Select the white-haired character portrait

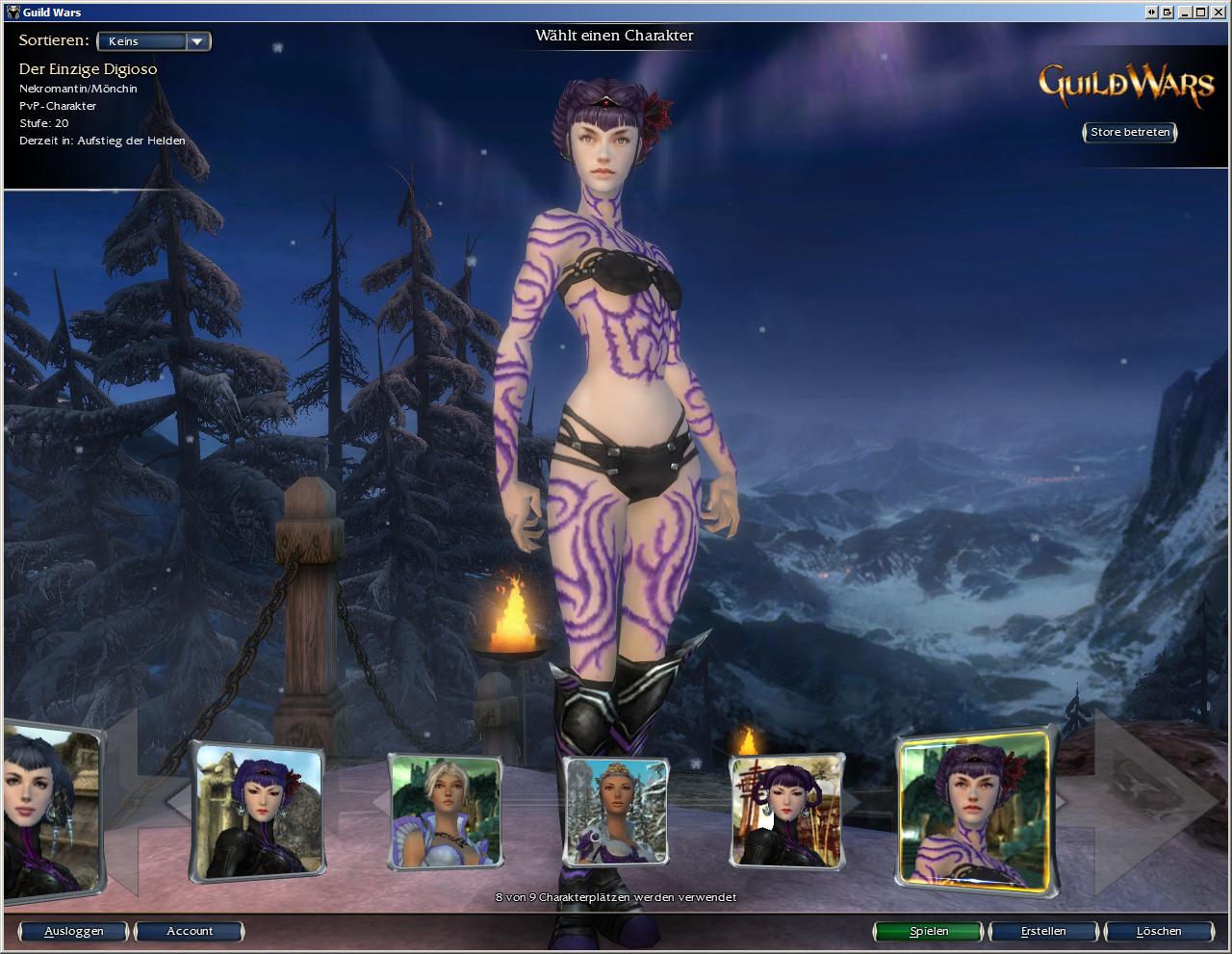(x=446, y=811)
